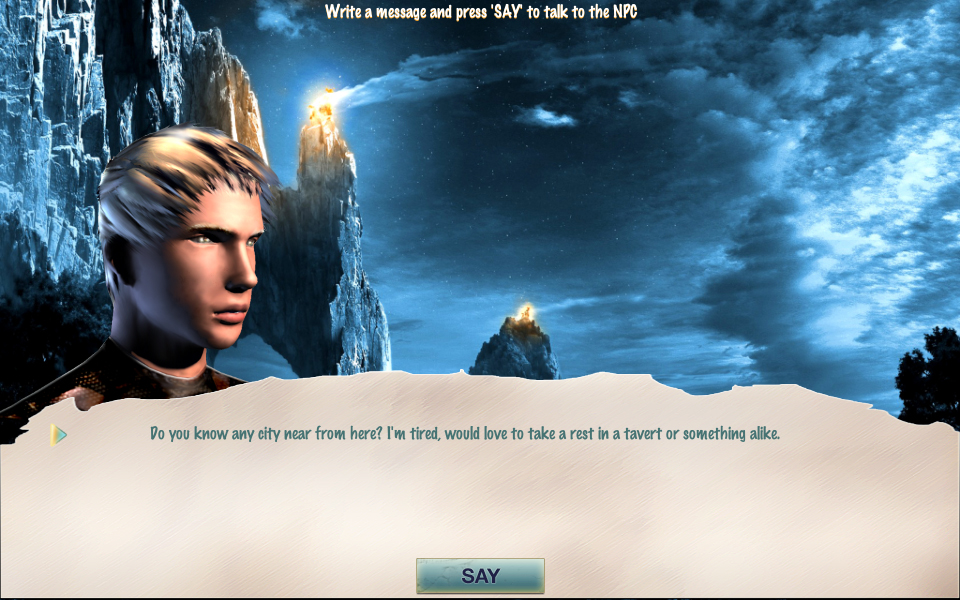Click the SAY button to send the message
960x600 pixels.
pos(480,576)
